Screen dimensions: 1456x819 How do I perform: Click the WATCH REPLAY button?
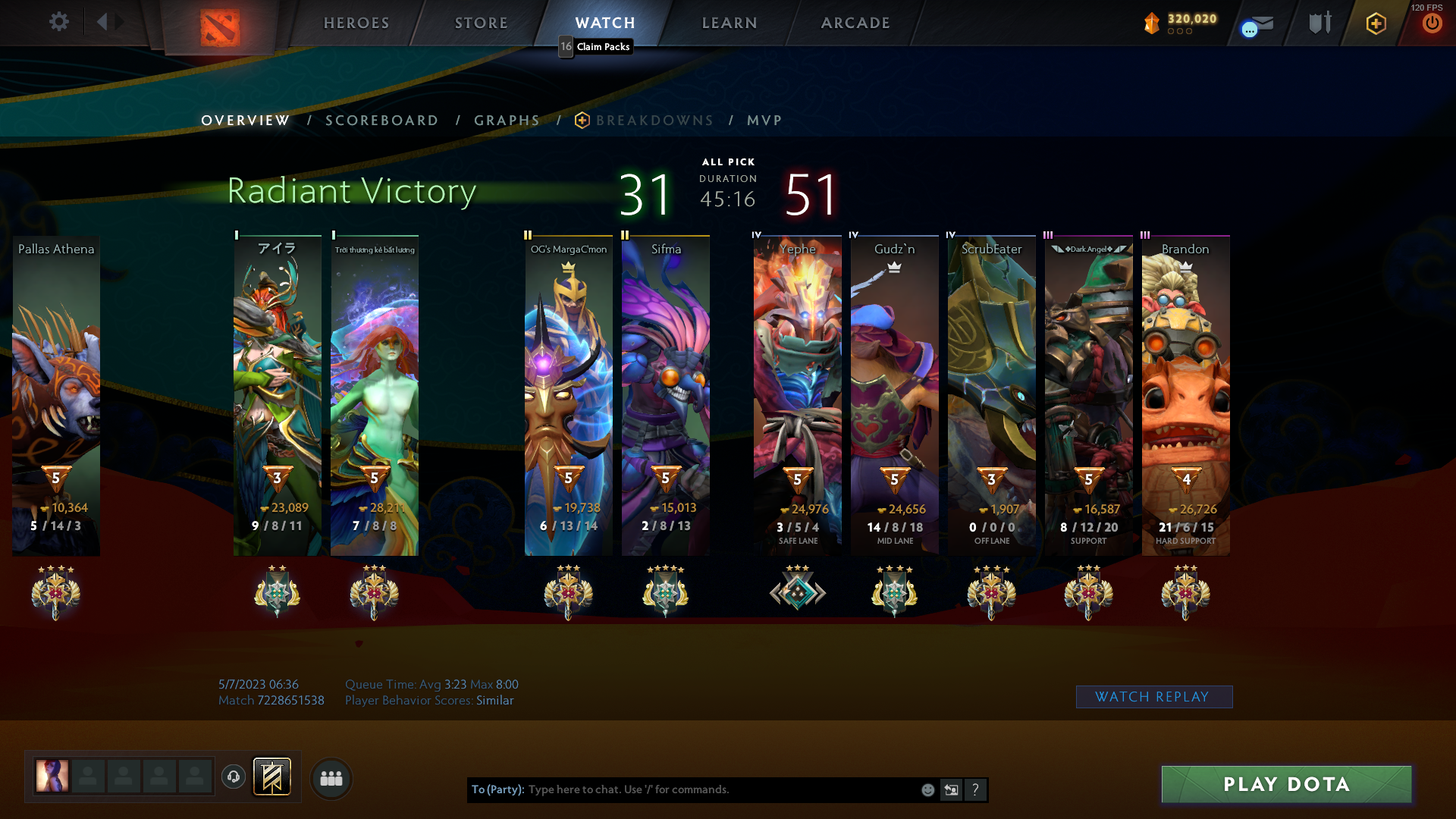click(x=1153, y=696)
